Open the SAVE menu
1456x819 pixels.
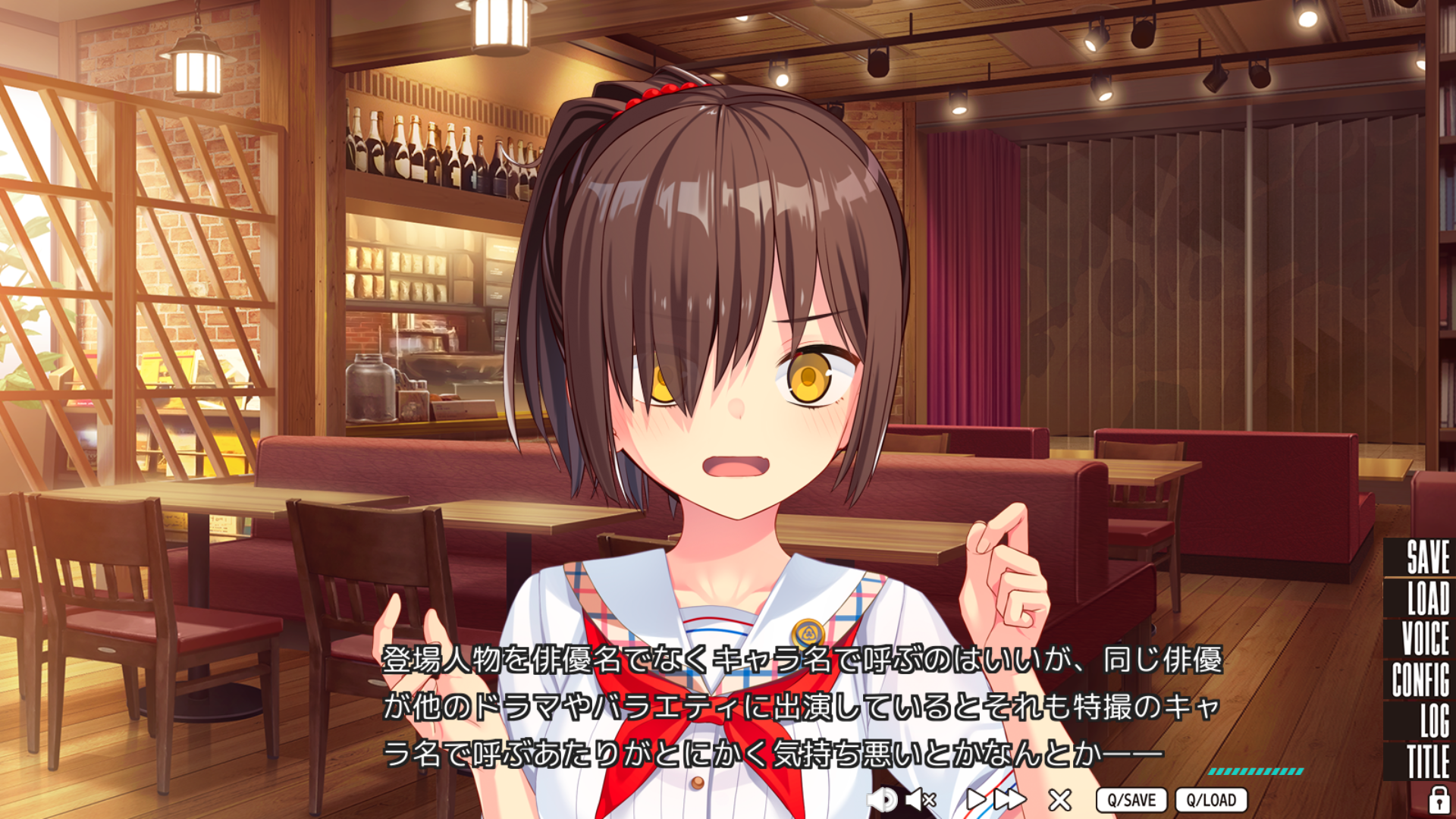pyautogui.click(x=1427, y=557)
